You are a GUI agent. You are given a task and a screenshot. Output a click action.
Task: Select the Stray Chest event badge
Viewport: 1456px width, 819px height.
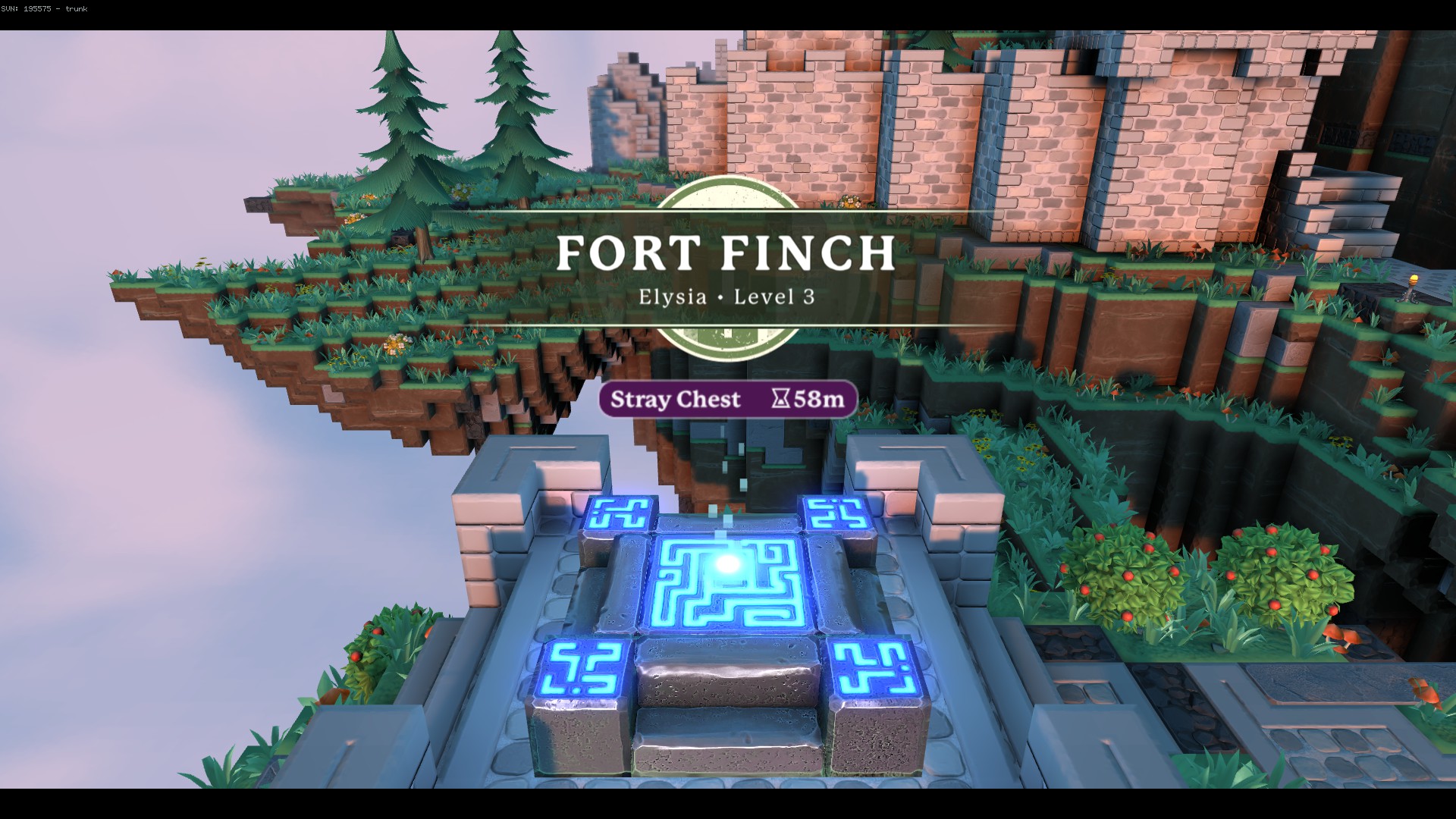coord(727,399)
